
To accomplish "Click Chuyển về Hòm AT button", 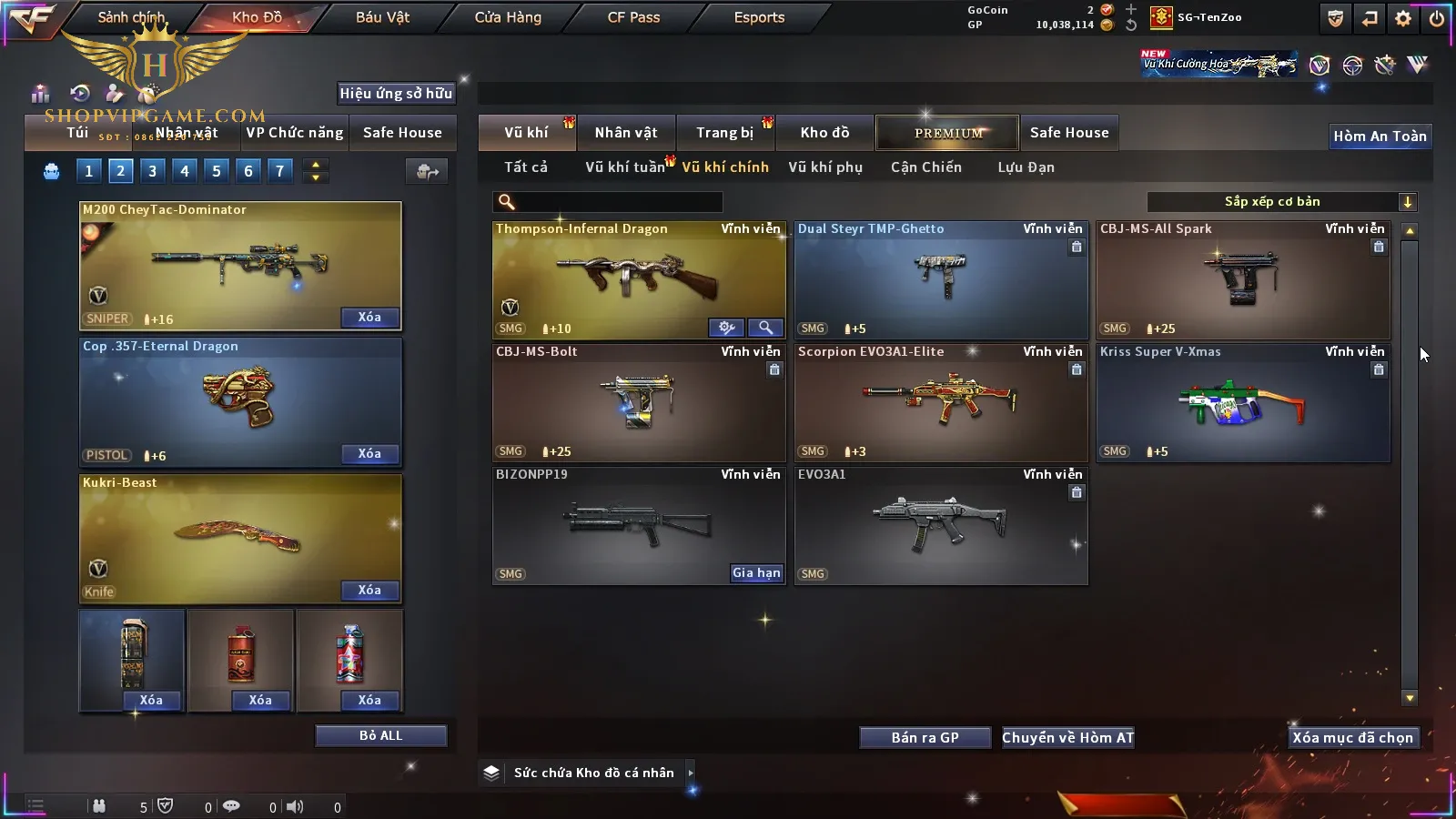I will pyautogui.click(x=1068, y=738).
